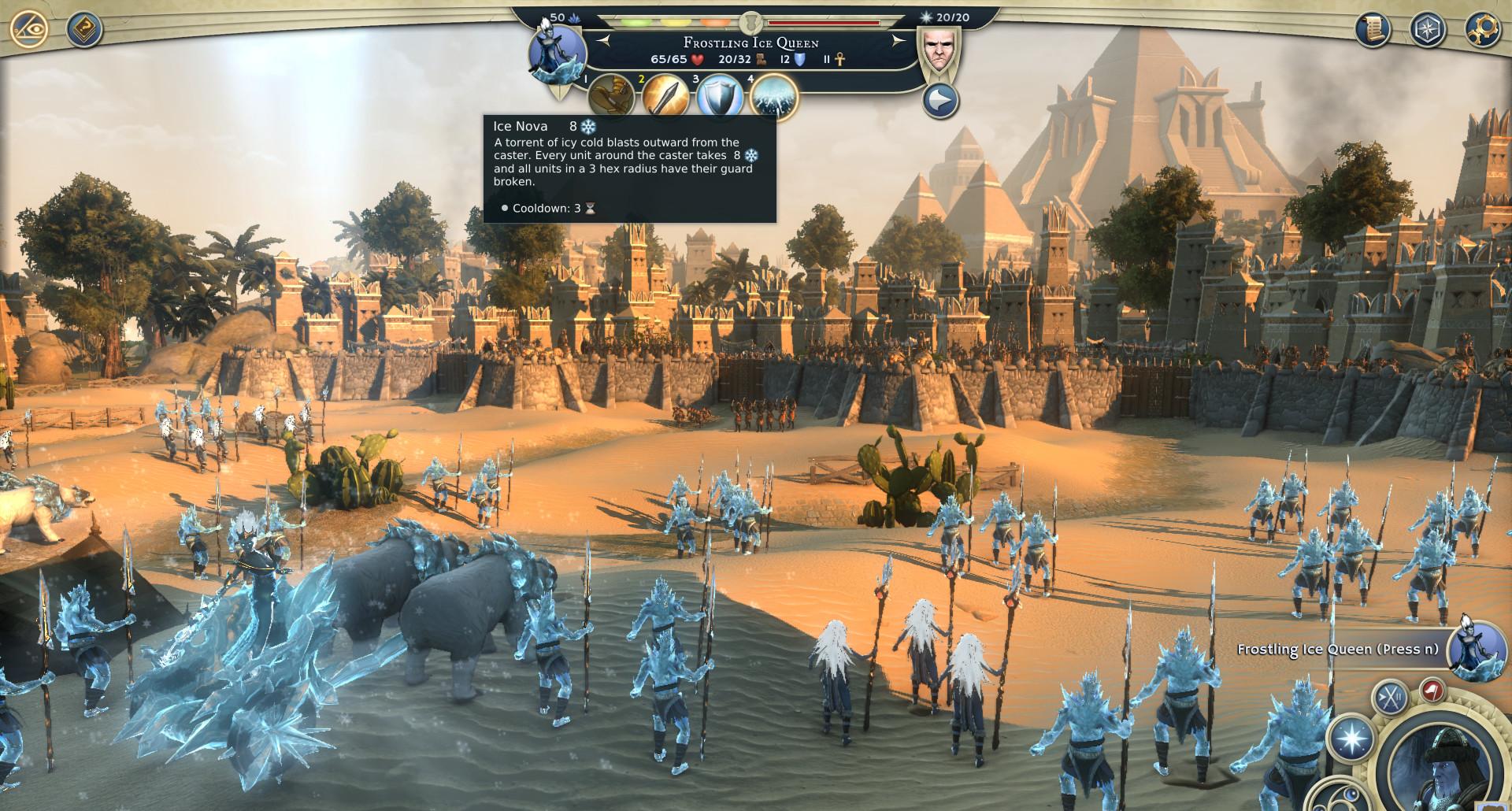Image resolution: width=1512 pixels, height=811 pixels.
Task: Surrender with the red flag button
Action: [1432, 691]
